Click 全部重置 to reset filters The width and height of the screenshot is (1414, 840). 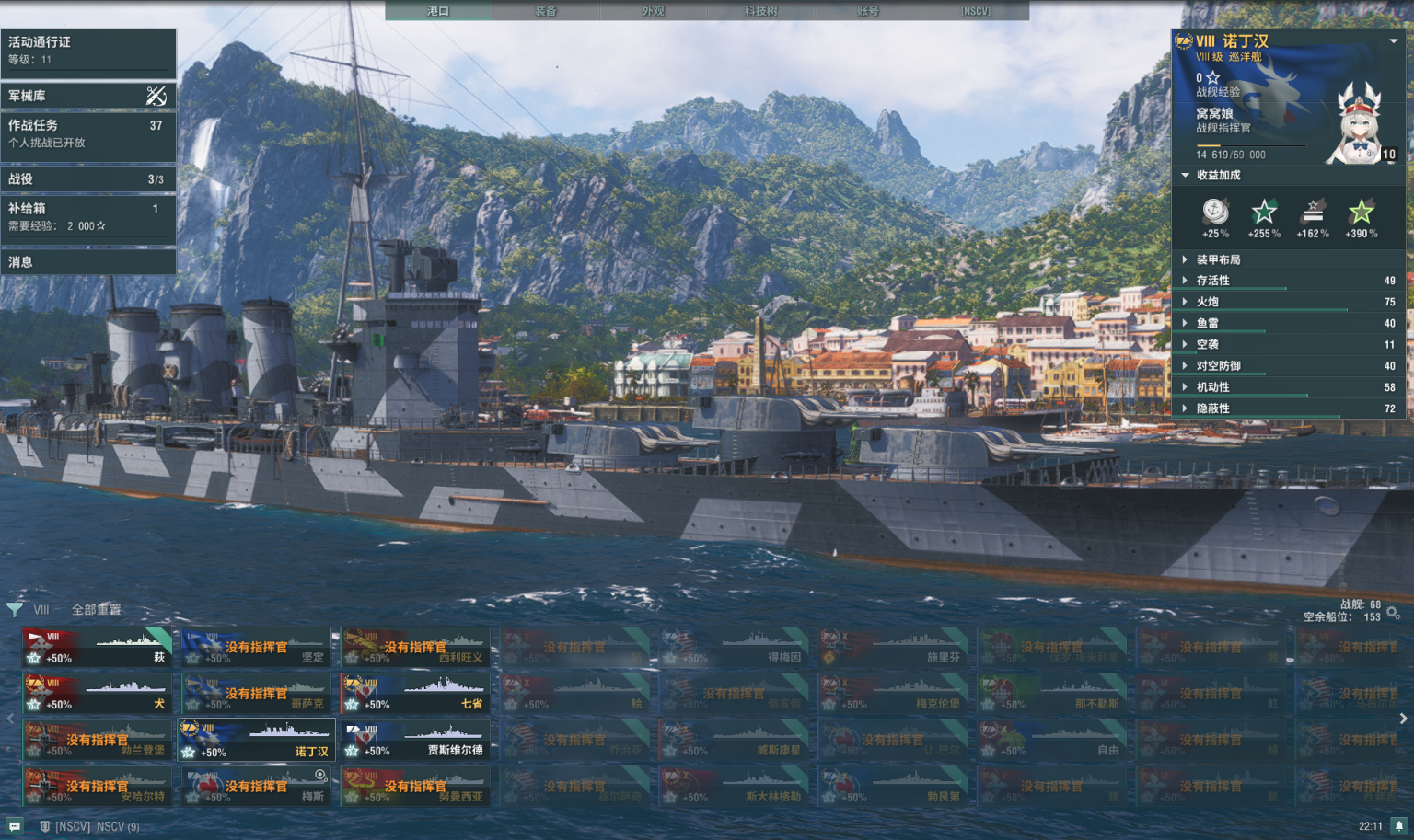[96, 609]
